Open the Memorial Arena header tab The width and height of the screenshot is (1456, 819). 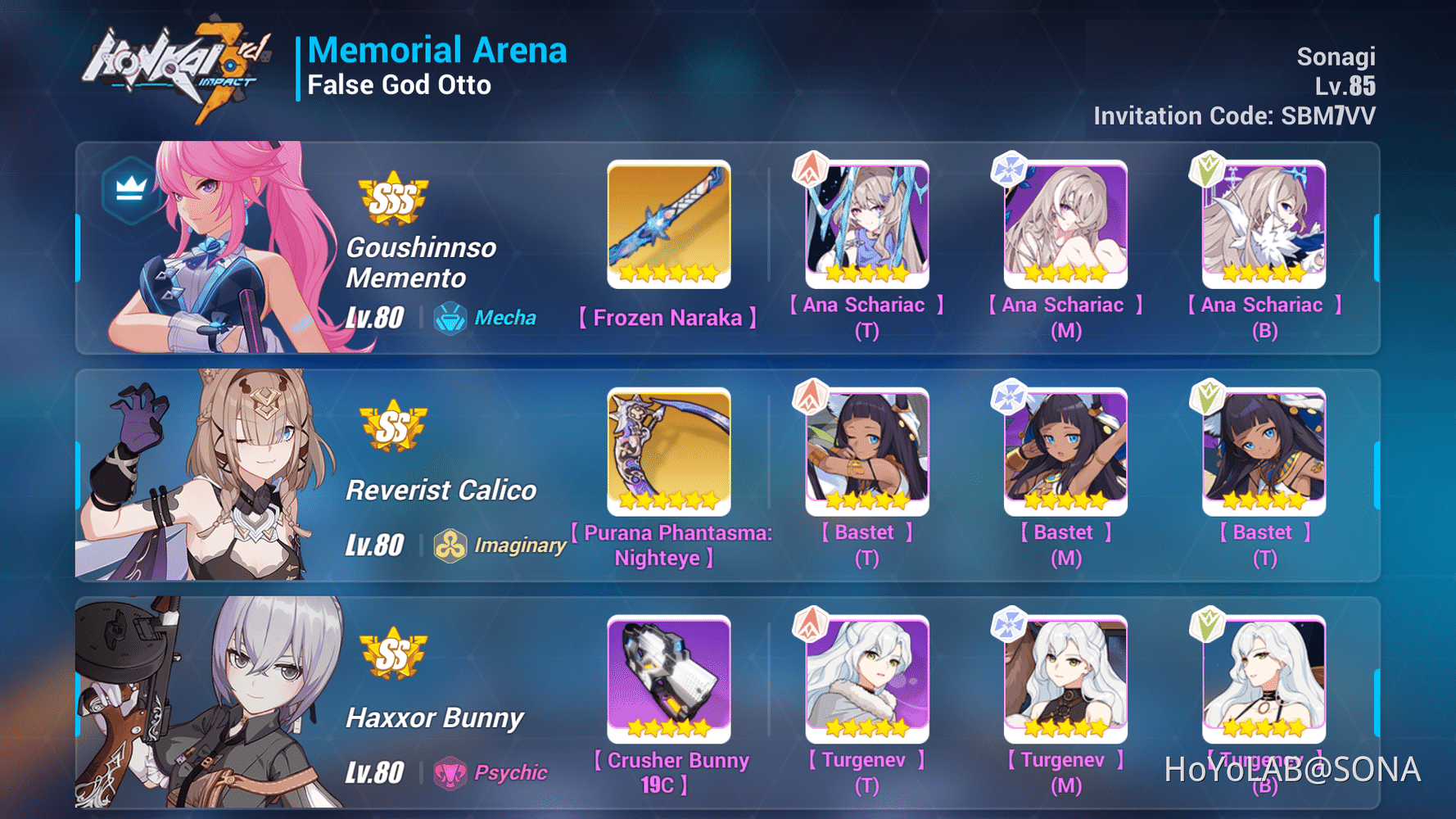(x=438, y=49)
